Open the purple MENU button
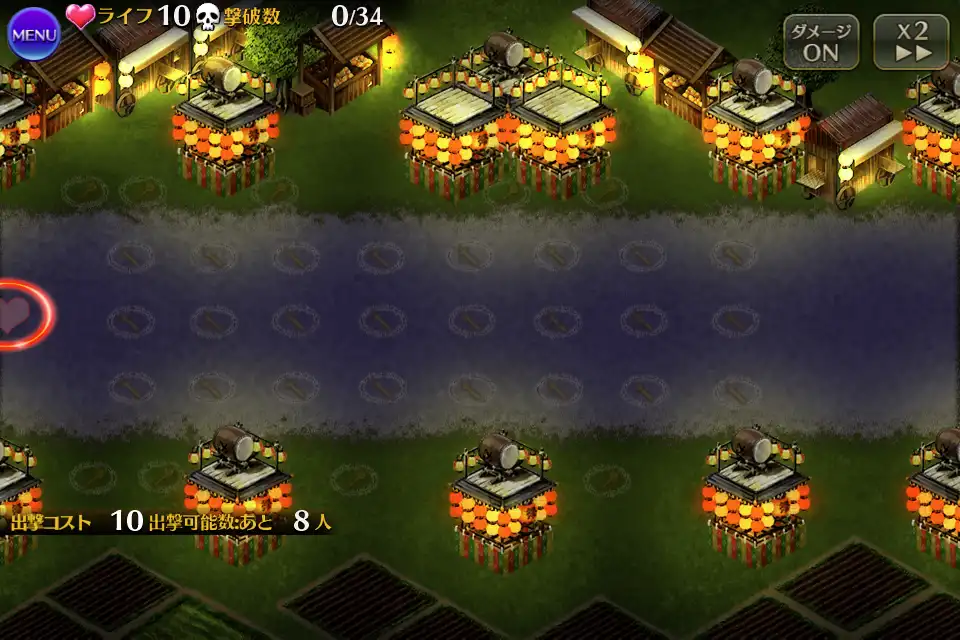Image resolution: width=960 pixels, height=640 pixels. pos(34,34)
